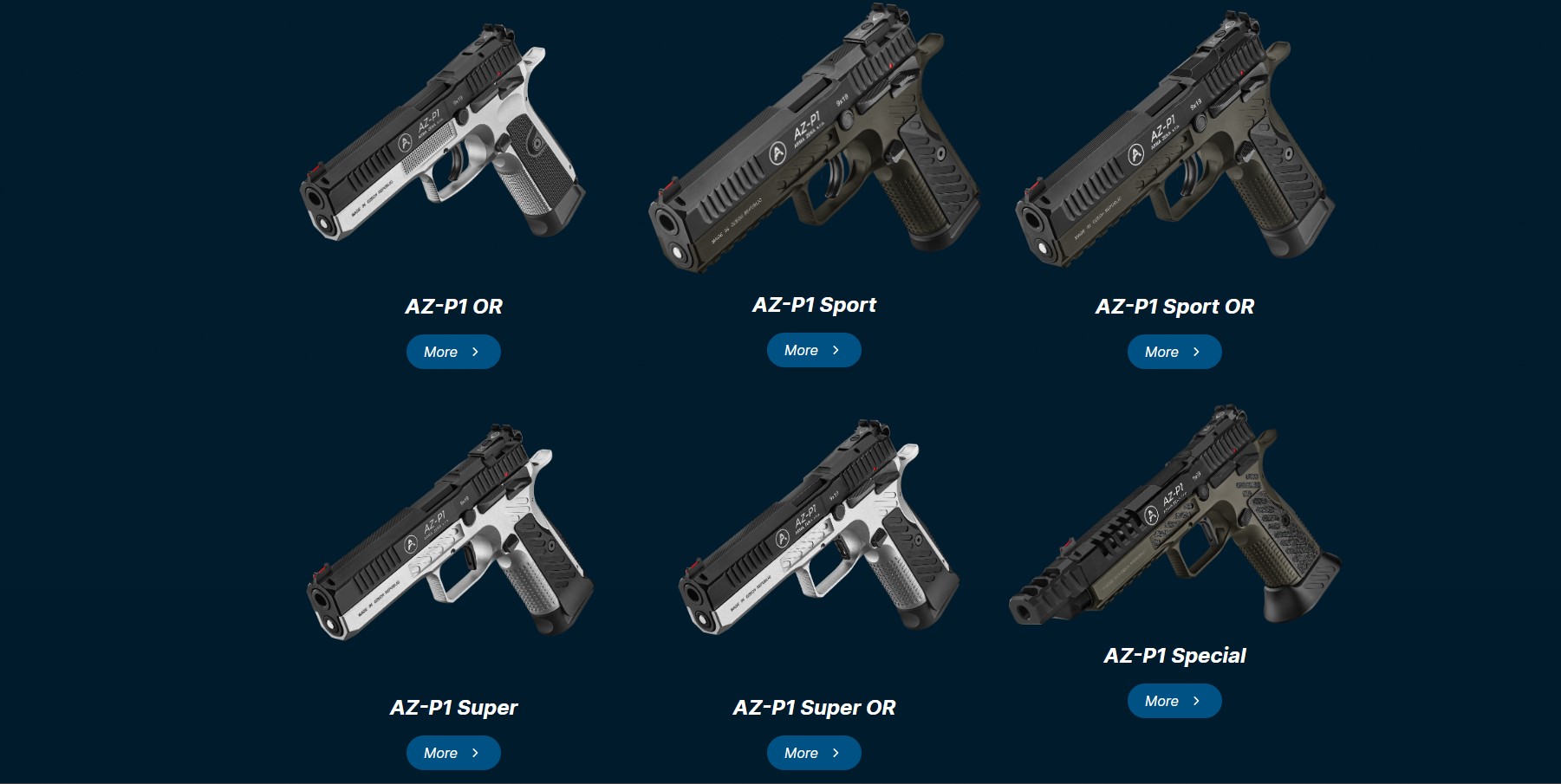
Task: Select More for AZ-P1 Special
Action: coord(1174,701)
